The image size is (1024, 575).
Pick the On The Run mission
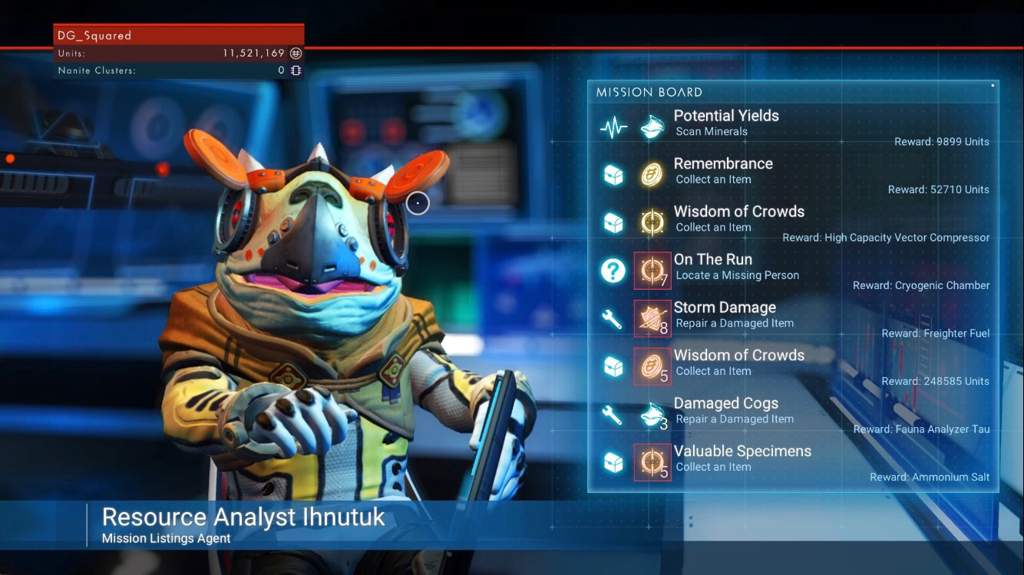(713, 267)
